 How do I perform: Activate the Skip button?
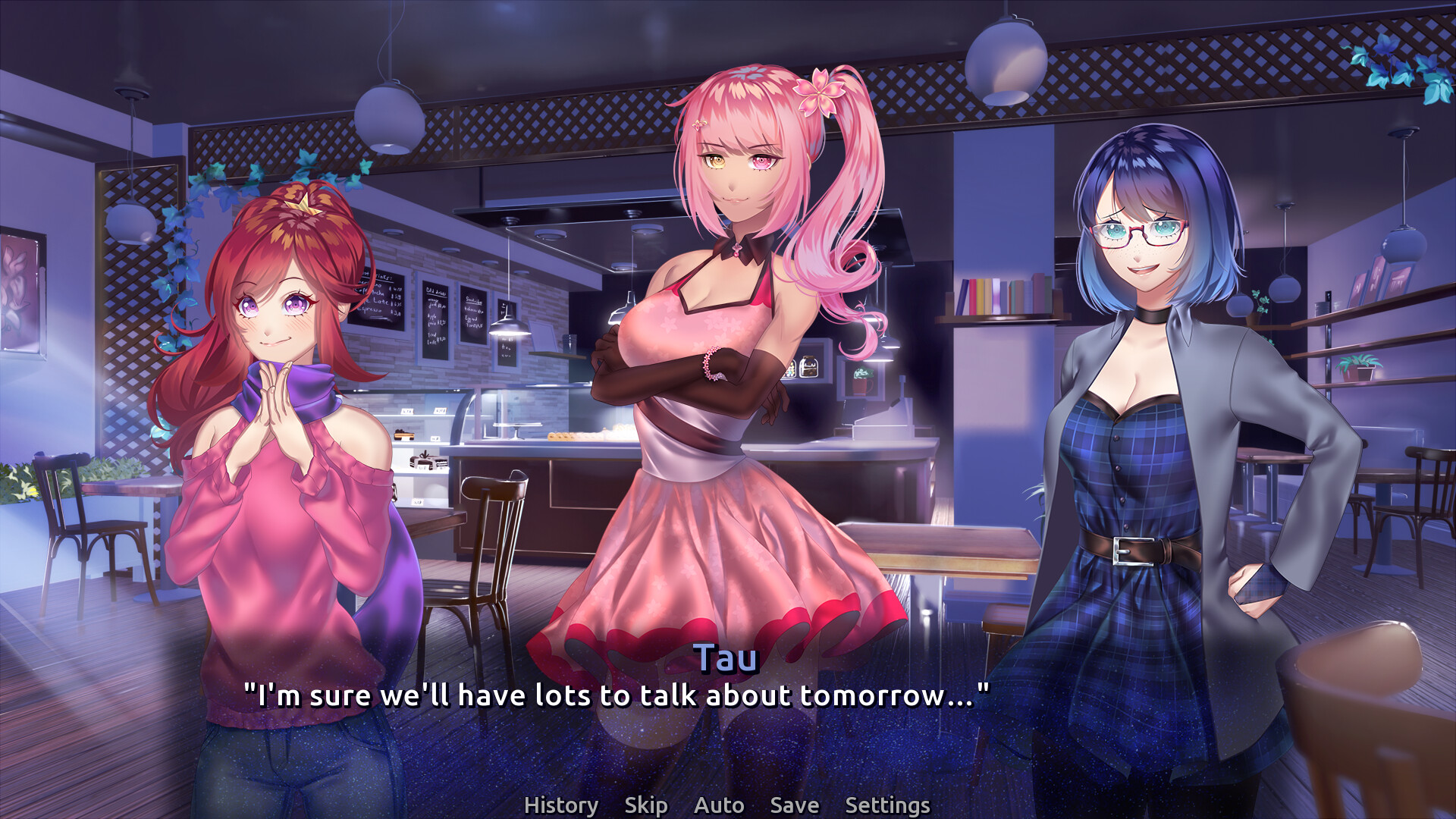[x=645, y=805]
